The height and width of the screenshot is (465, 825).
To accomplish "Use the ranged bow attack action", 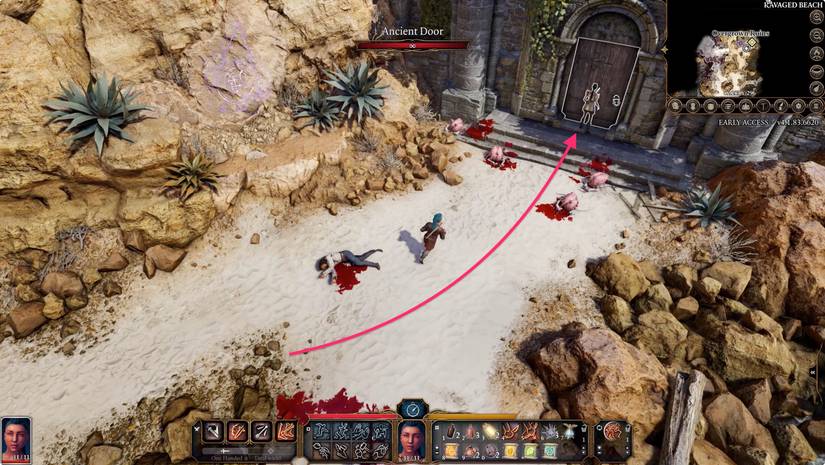I will pos(260,431).
